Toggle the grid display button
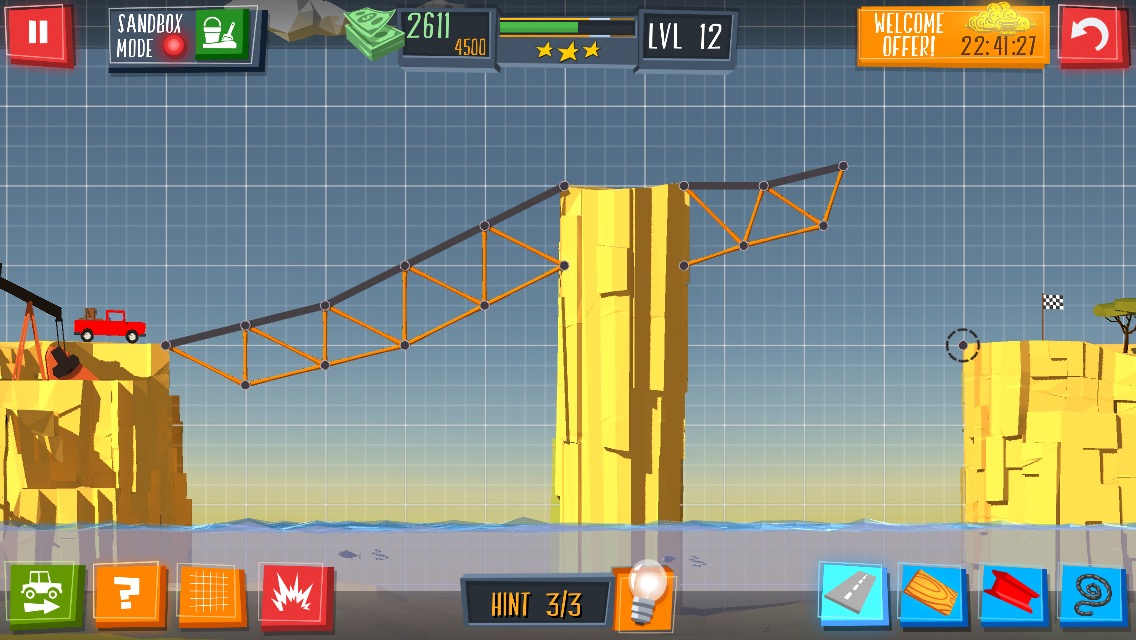This screenshot has height=640, width=1136. [x=211, y=594]
